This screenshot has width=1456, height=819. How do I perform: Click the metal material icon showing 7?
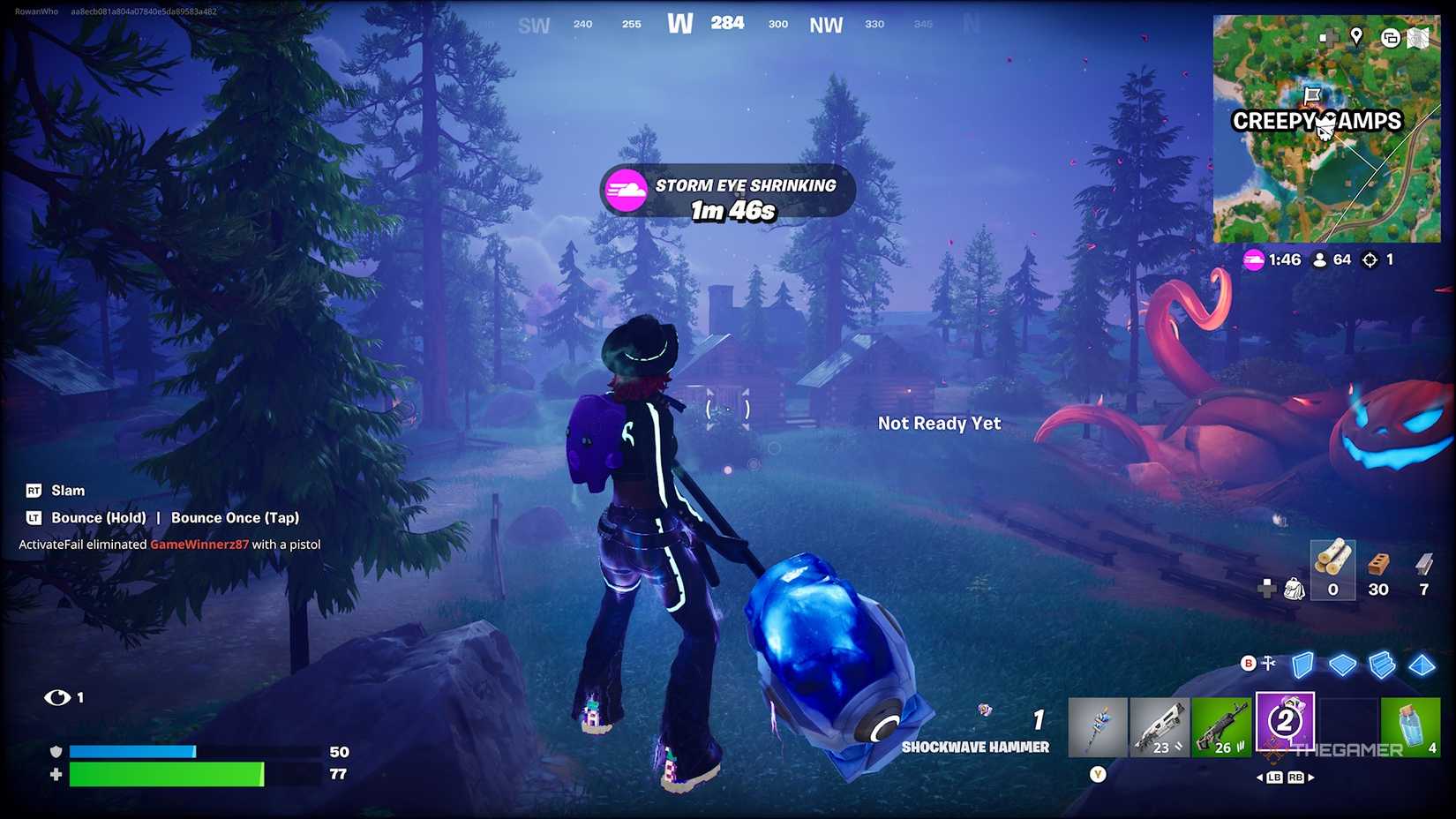1424,563
